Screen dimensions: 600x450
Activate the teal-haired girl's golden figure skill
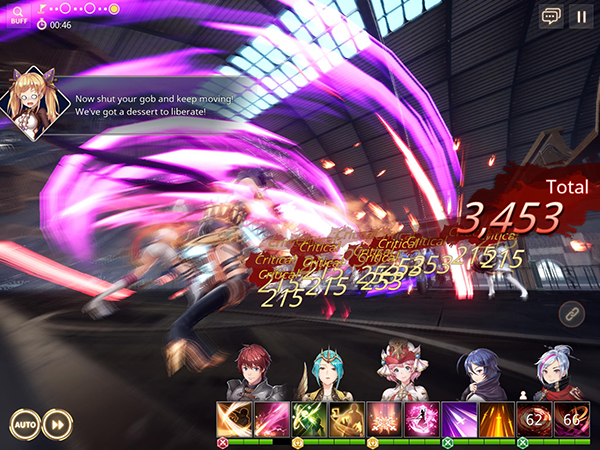345,418
